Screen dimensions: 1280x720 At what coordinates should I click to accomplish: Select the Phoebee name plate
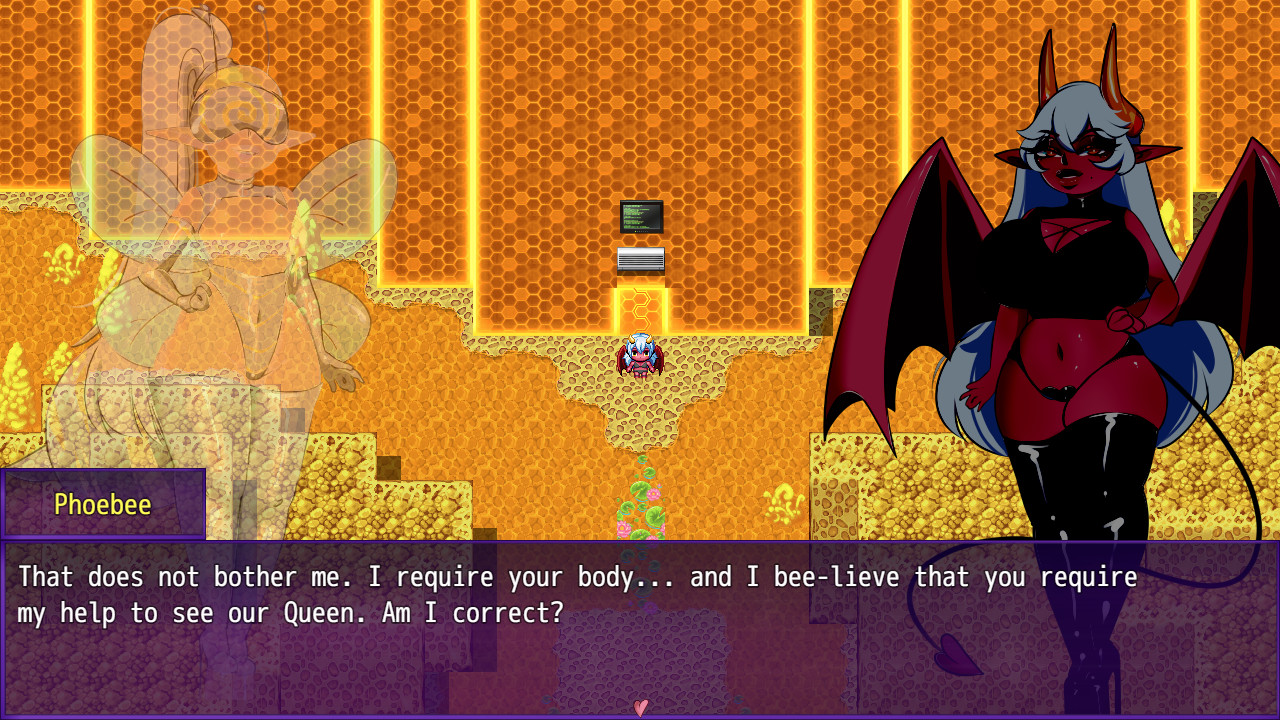103,505
